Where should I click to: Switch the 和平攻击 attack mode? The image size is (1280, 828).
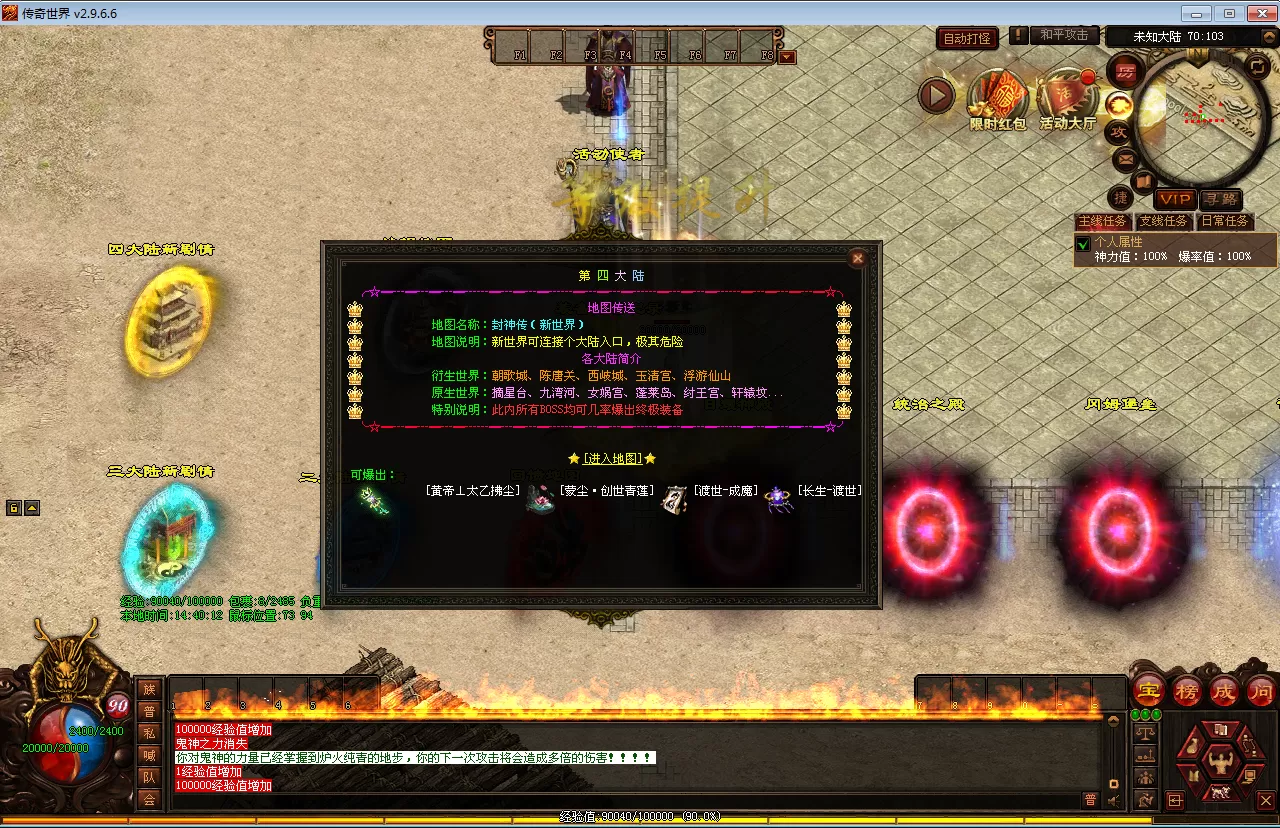click(1064, 35)
